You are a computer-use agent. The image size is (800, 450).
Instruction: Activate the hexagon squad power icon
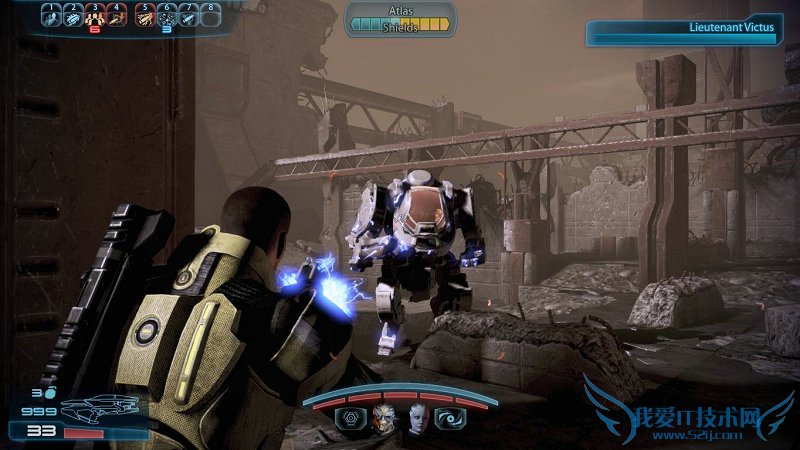tap(352, 420)
